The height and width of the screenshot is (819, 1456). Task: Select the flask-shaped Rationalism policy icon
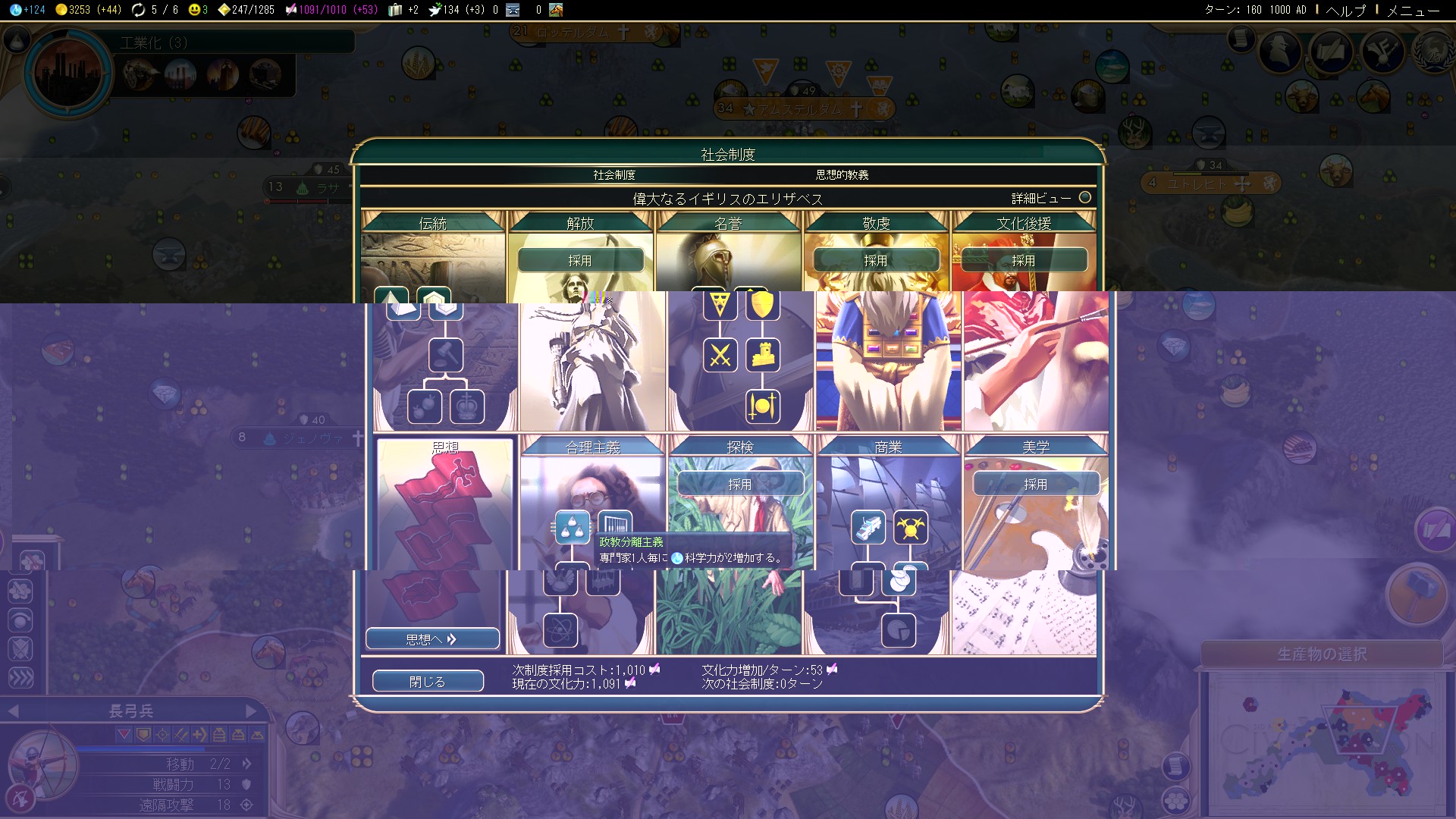[573, 527]
